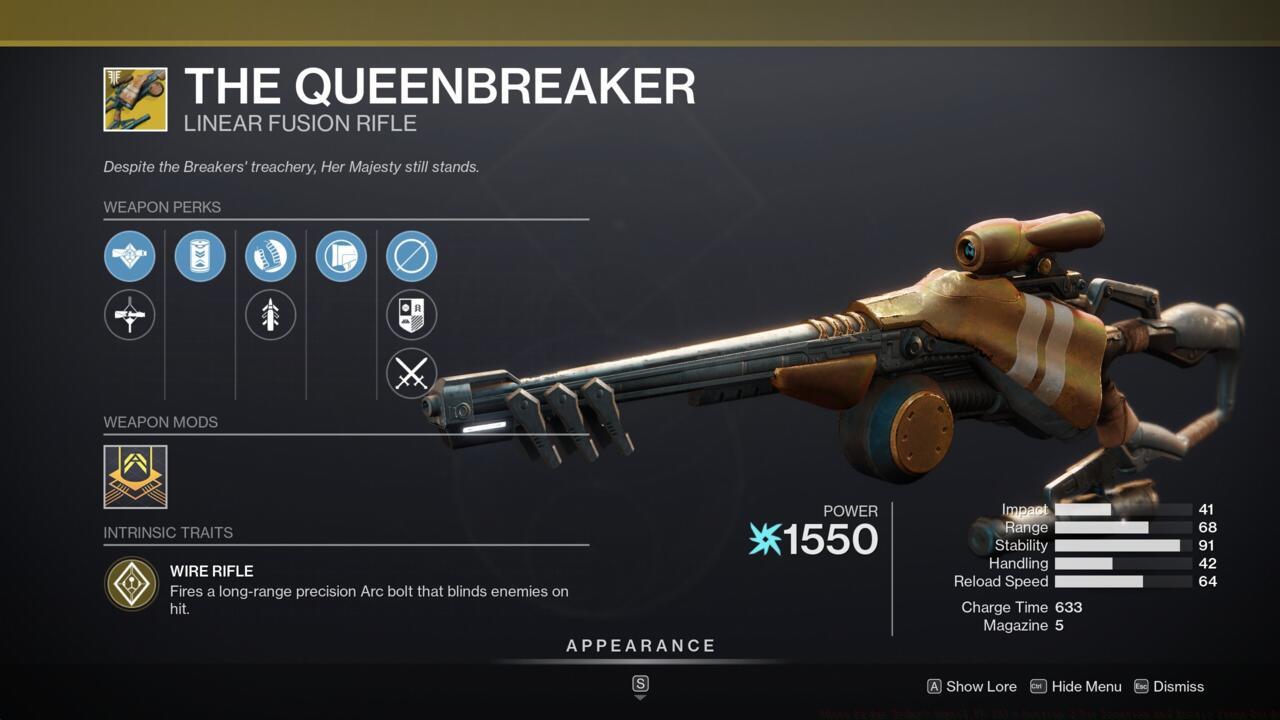Select the equipped trait perk in fourth column
The width and height of the screenshot is (1280, 720).
coord(340,256)
